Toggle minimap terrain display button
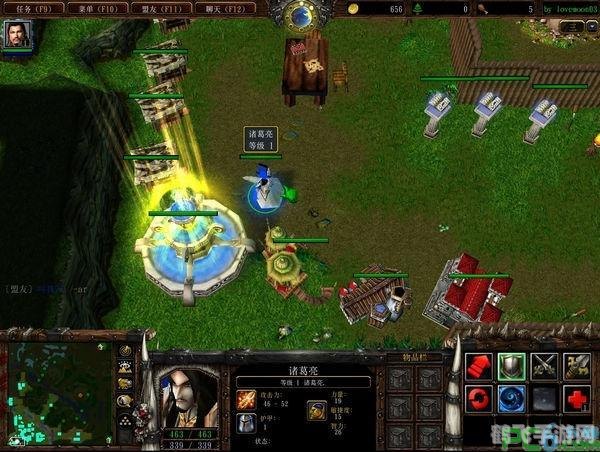The image size is (600, 452). click(125, 368)
